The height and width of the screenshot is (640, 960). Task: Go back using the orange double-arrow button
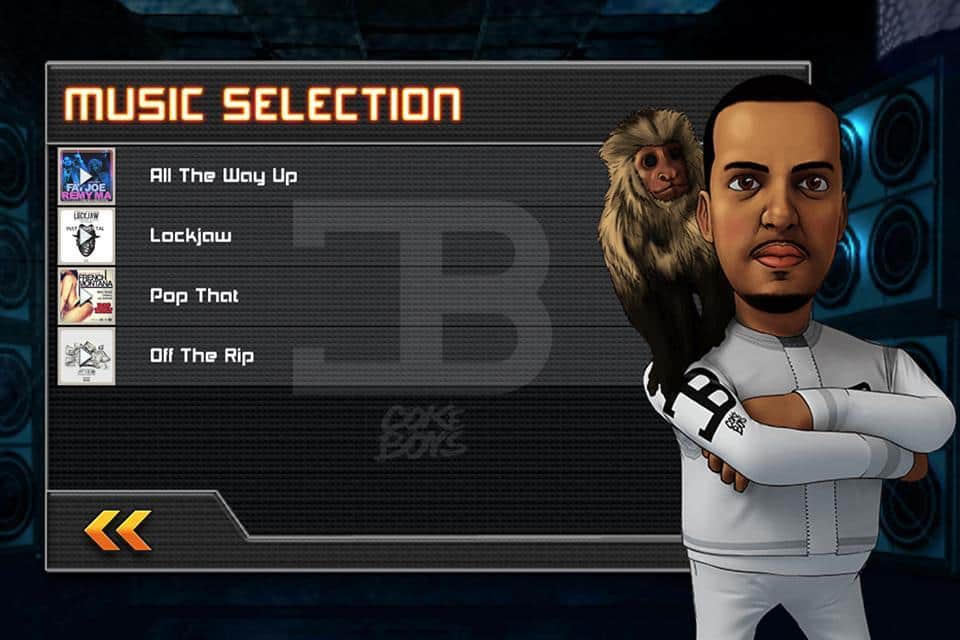pyautogui.click(x=118, y=530)
